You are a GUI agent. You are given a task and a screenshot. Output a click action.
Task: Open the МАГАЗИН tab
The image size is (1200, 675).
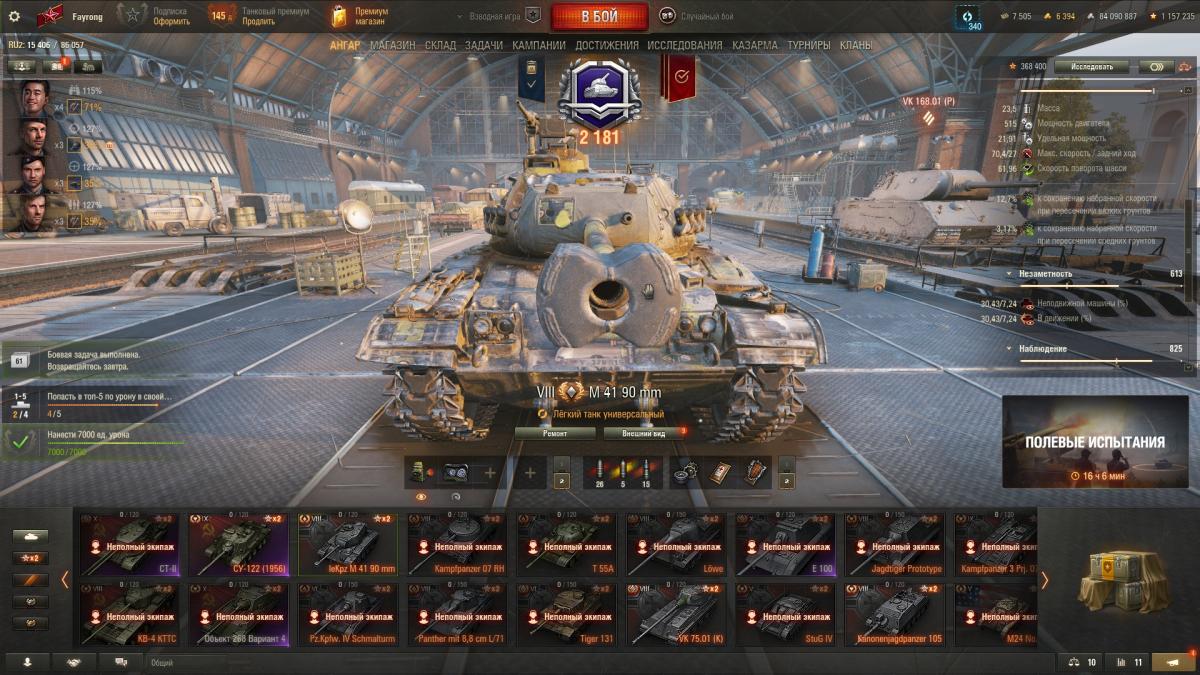coord(393,45)
